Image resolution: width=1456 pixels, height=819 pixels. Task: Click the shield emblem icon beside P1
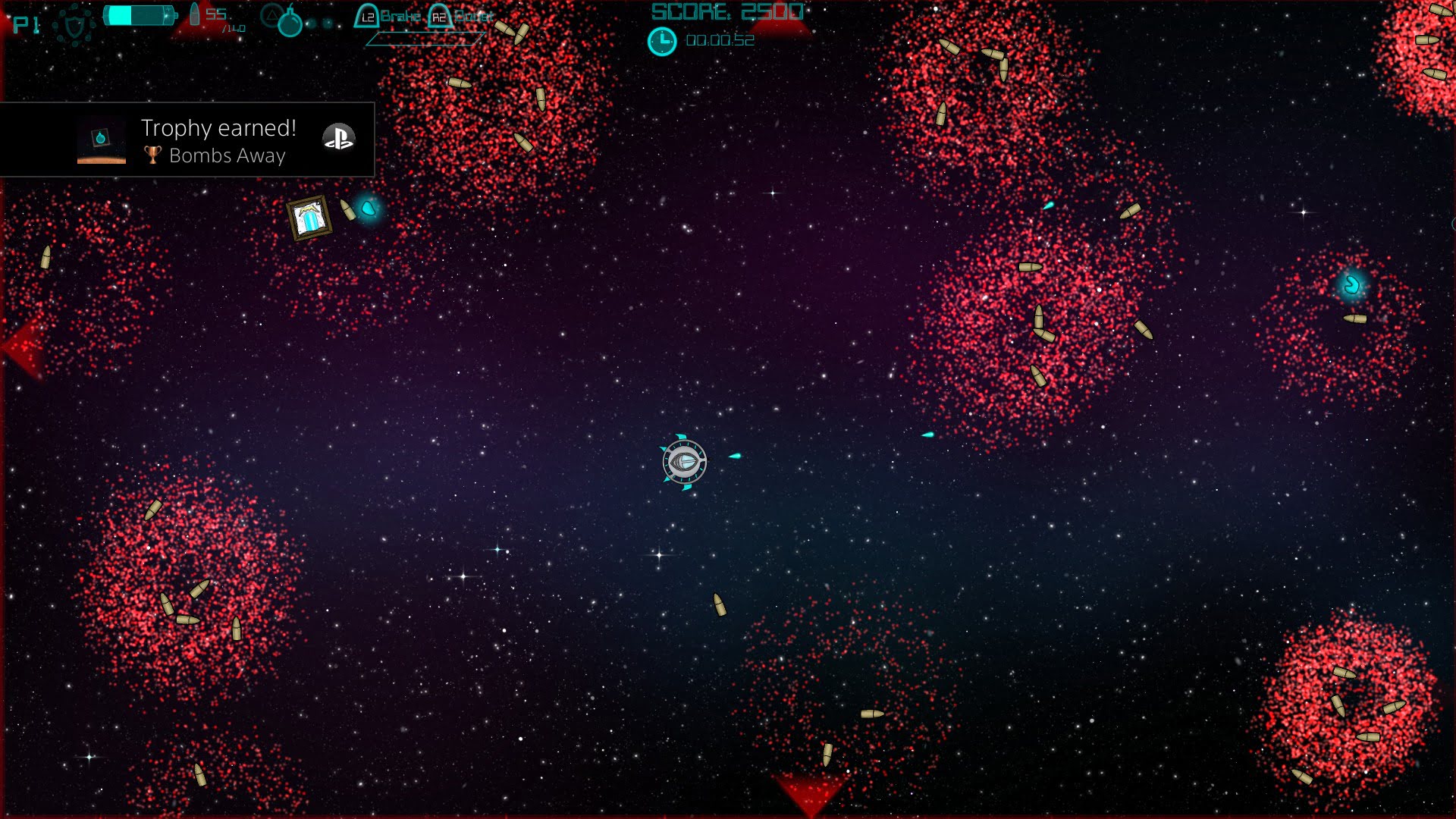pyautogui.click(x=74, y=26)
